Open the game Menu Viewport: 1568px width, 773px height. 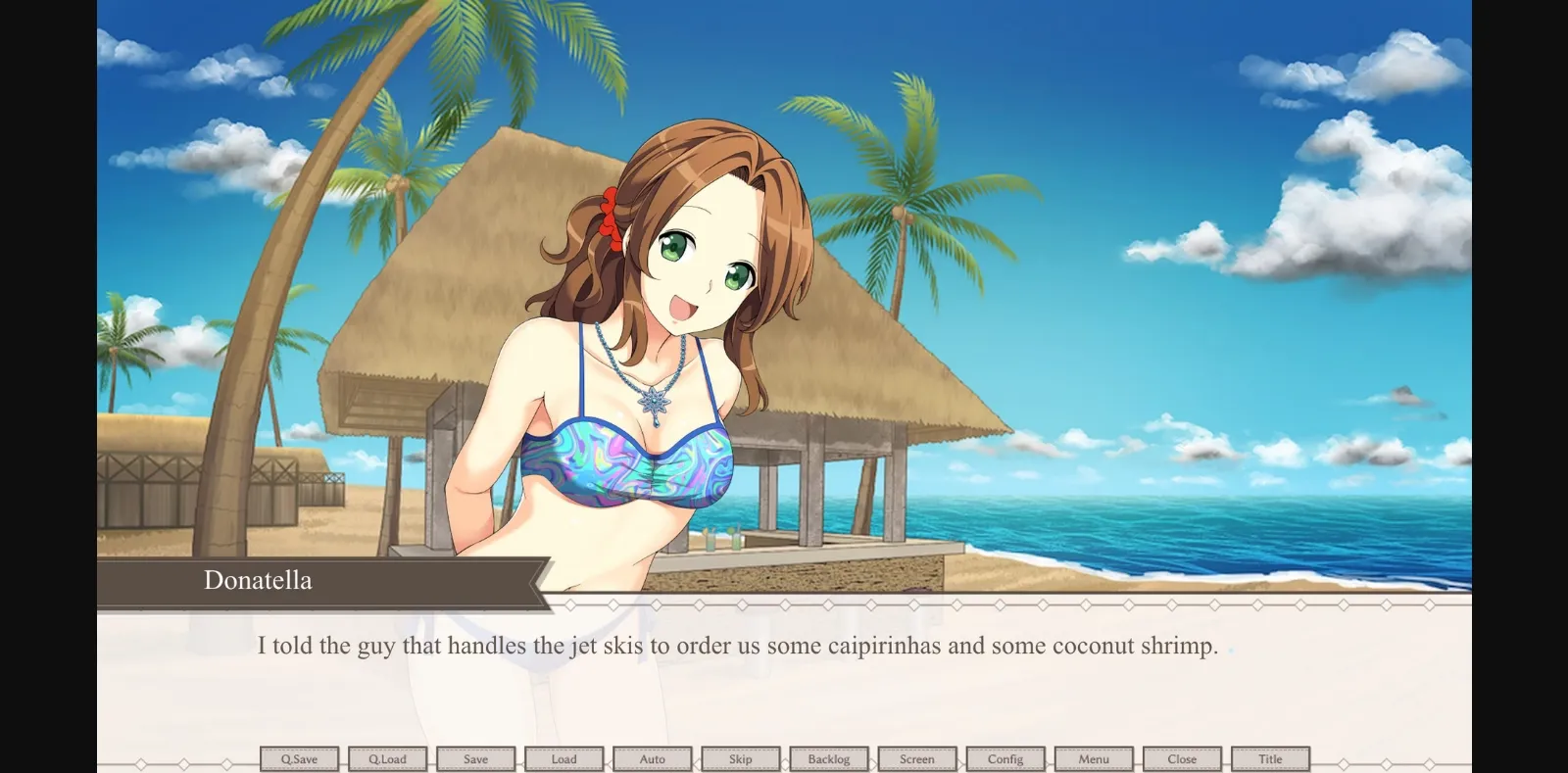1093,758
